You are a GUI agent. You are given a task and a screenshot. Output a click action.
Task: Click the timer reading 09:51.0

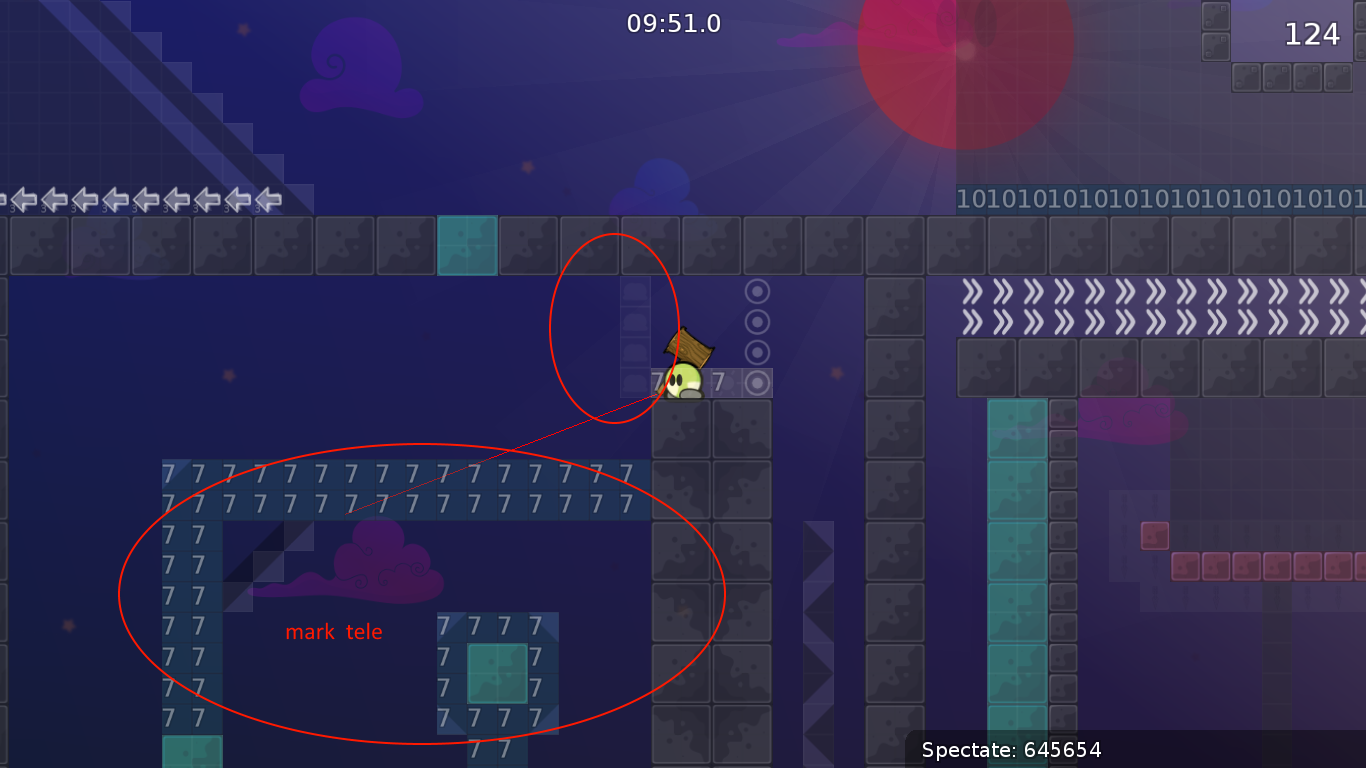671,25
